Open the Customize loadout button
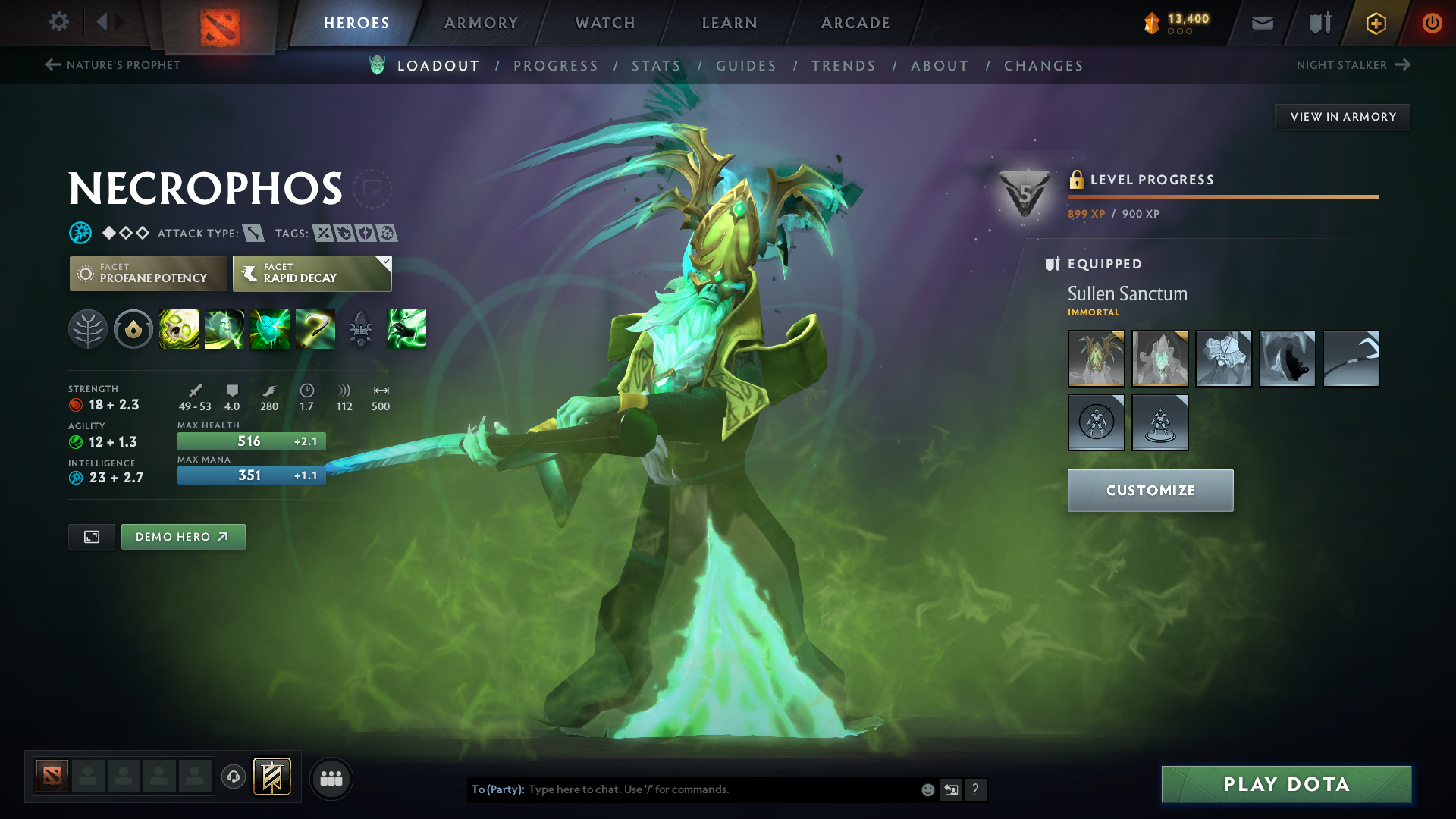This screenshot has height=819, width=1456. pos(1150,491)
